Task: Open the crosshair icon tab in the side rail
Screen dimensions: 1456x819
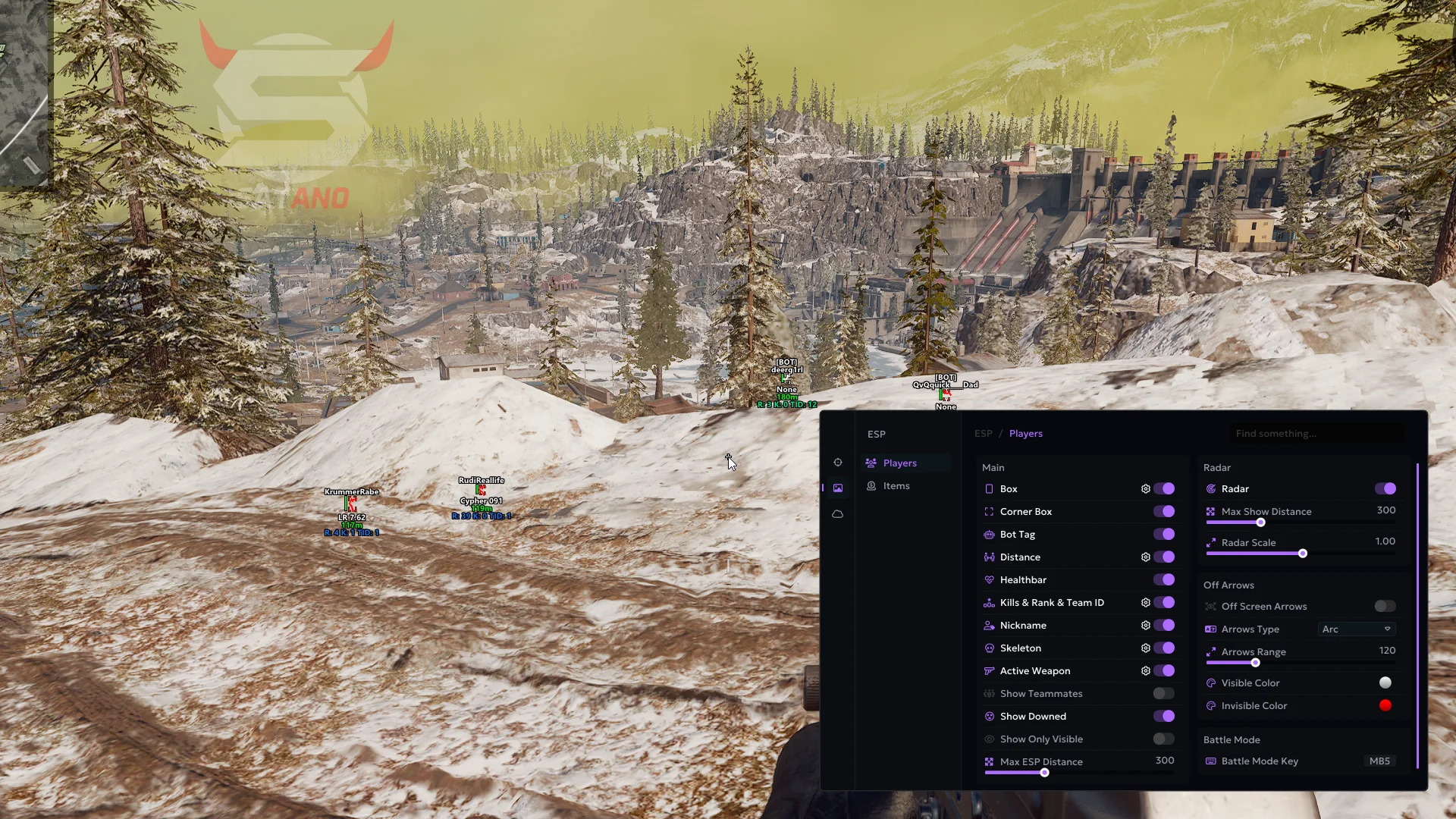Action: click(838, 463)
